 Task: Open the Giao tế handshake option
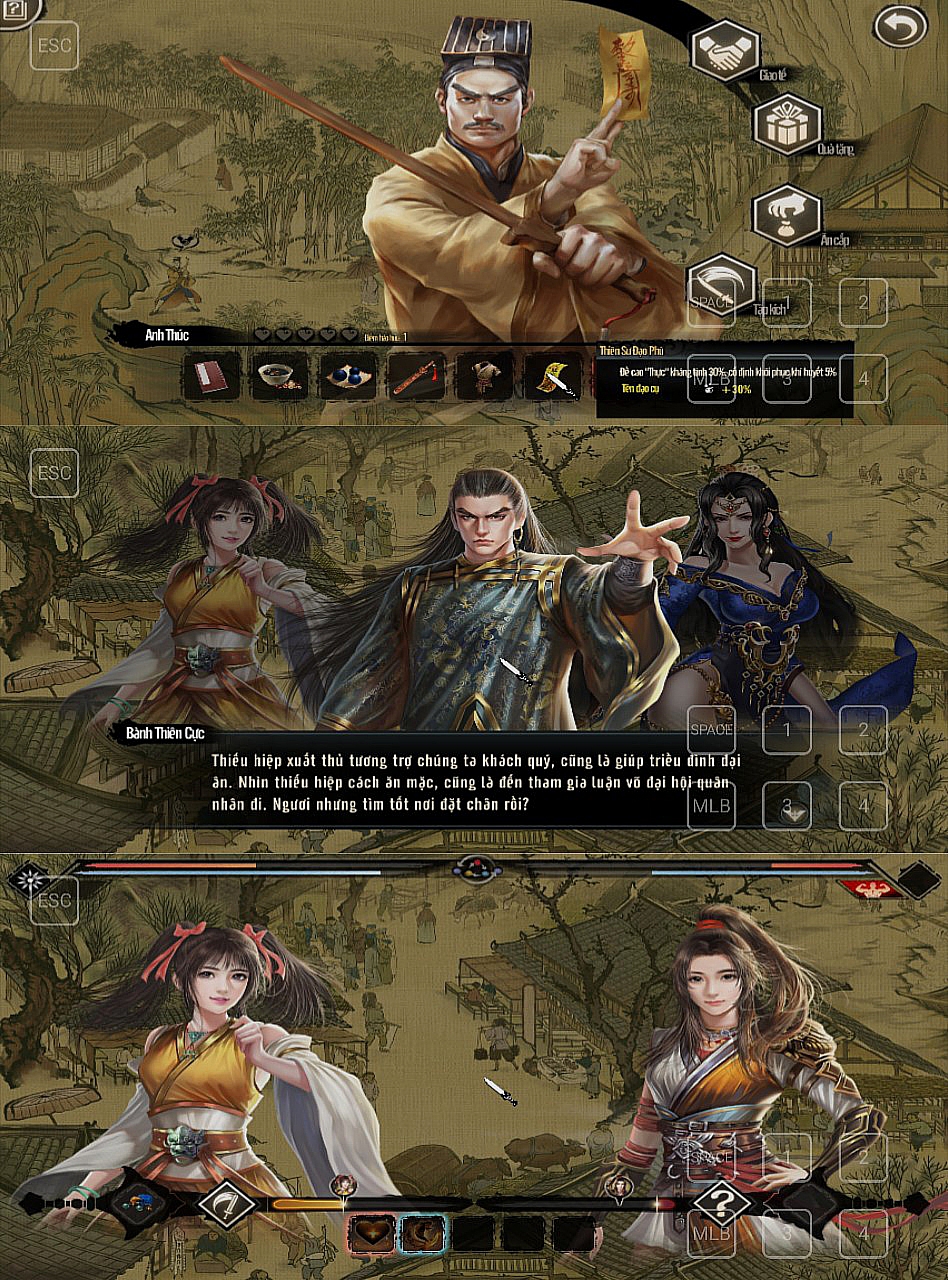[725, 49]
